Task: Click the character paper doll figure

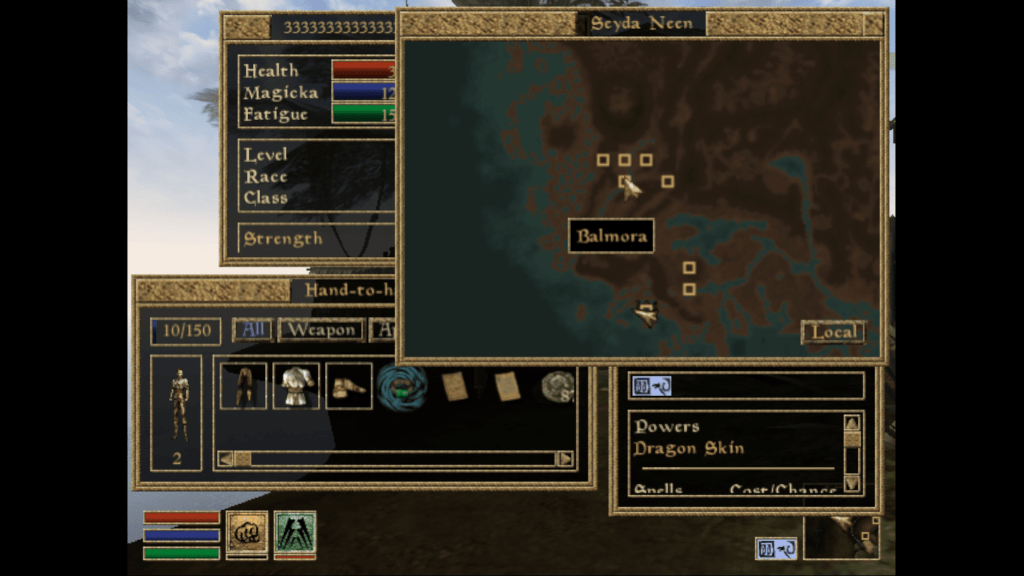Action: [x=178, y=403]
